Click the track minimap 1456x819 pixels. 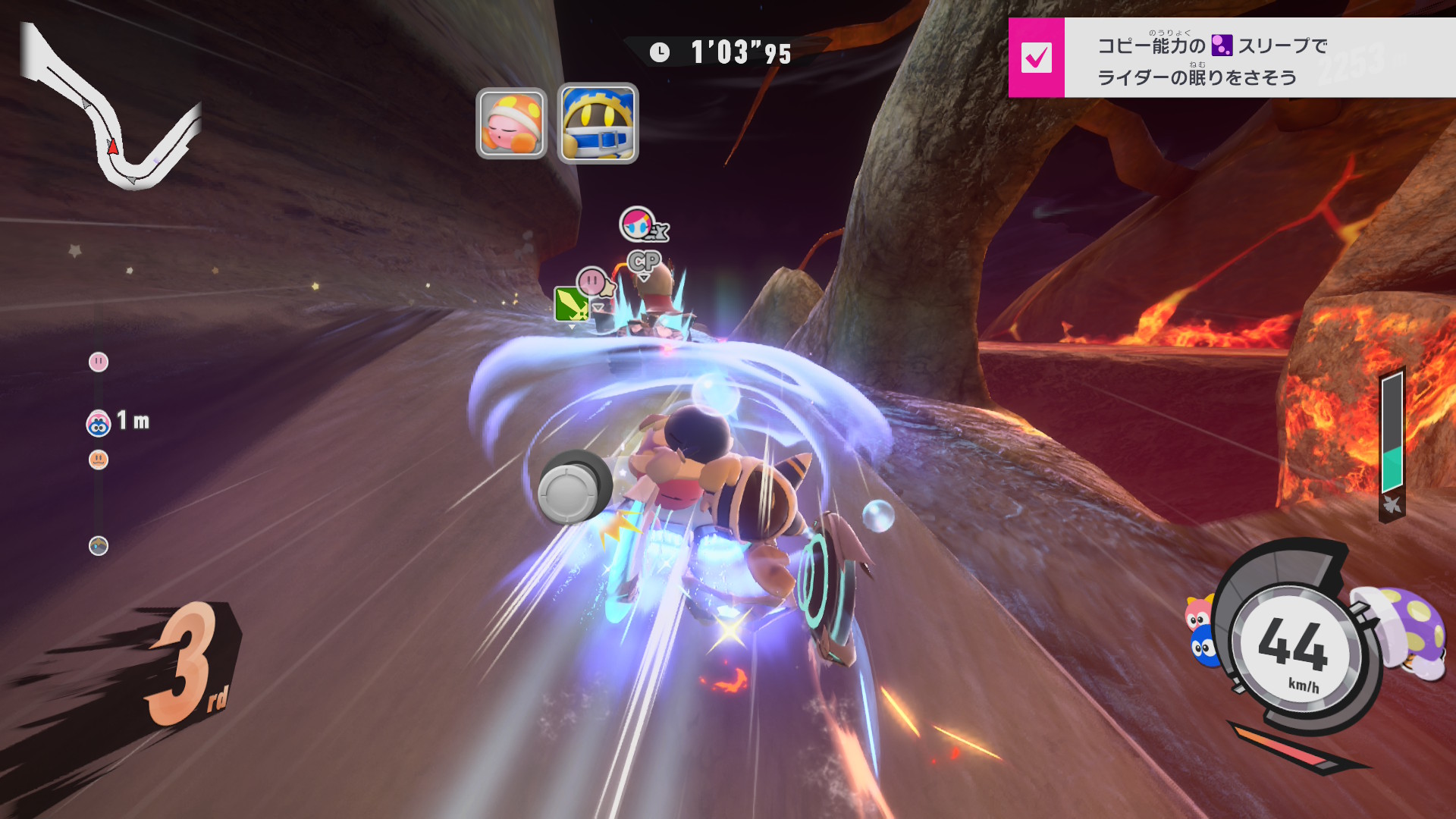(x=112, y=110)
